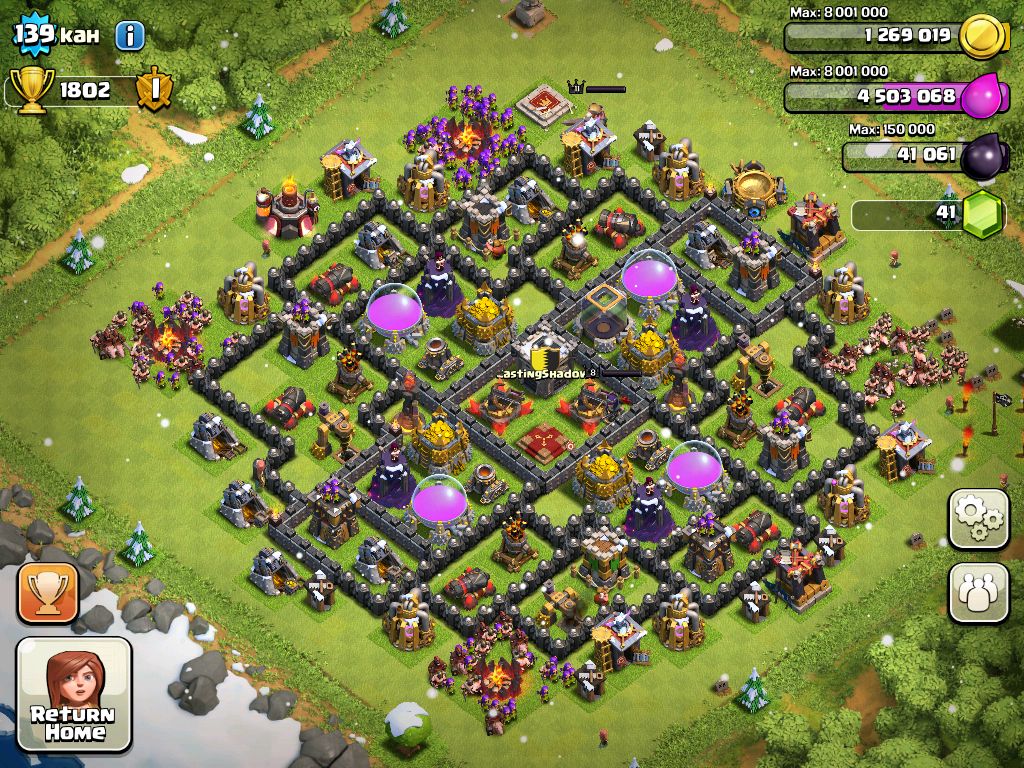The width and height of the screenshot is (1024, 768).
Task: Open the clan members button
Action: pyautogui.click(x=978, y=593)
